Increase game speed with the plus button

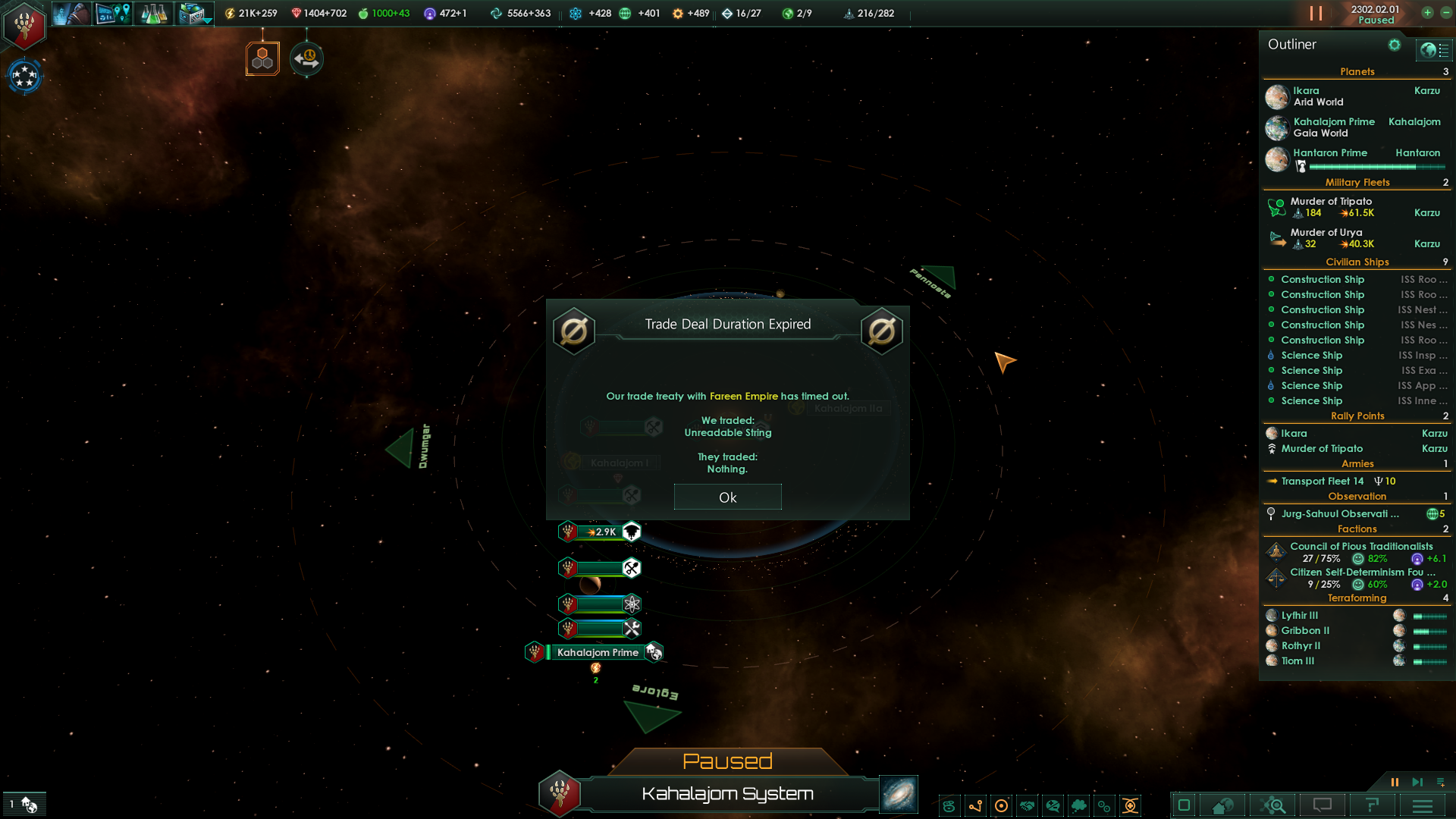[x=1427, y=13]
